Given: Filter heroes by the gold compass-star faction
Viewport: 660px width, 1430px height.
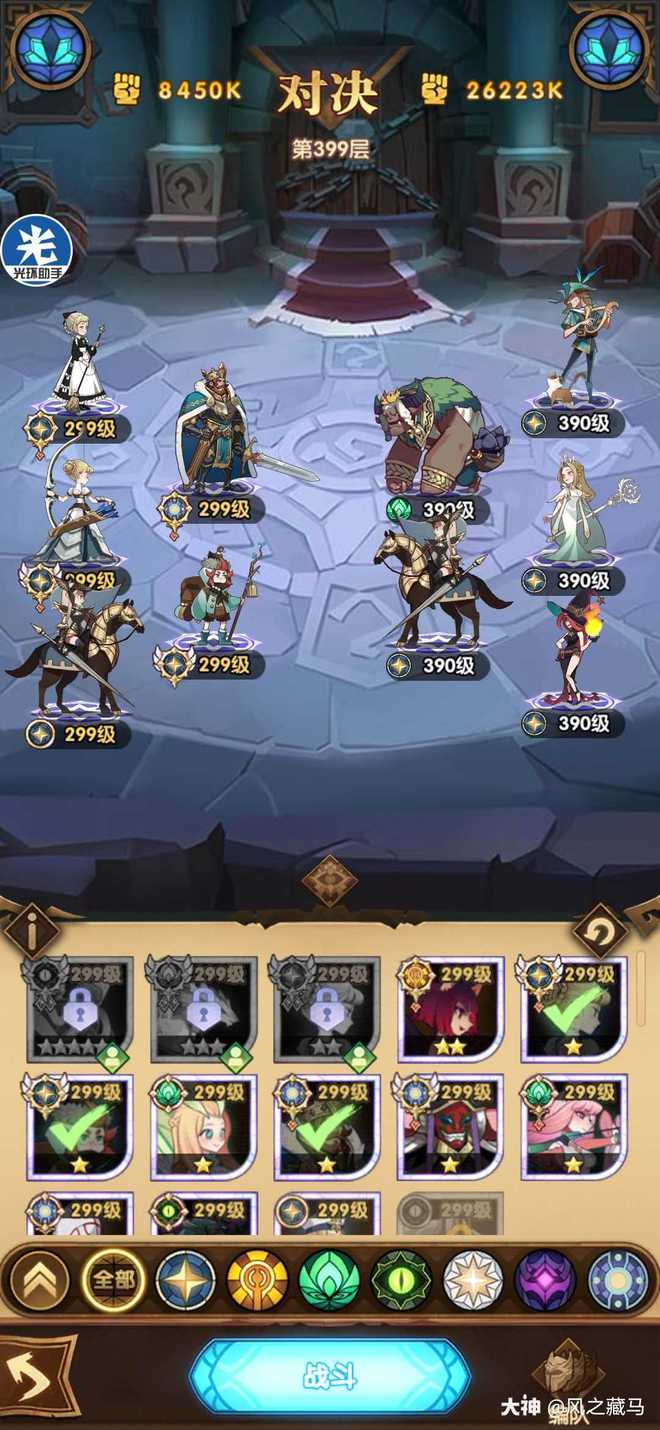Looking at the screenshot, I should pyautogui.click(x=185, y=1279).
